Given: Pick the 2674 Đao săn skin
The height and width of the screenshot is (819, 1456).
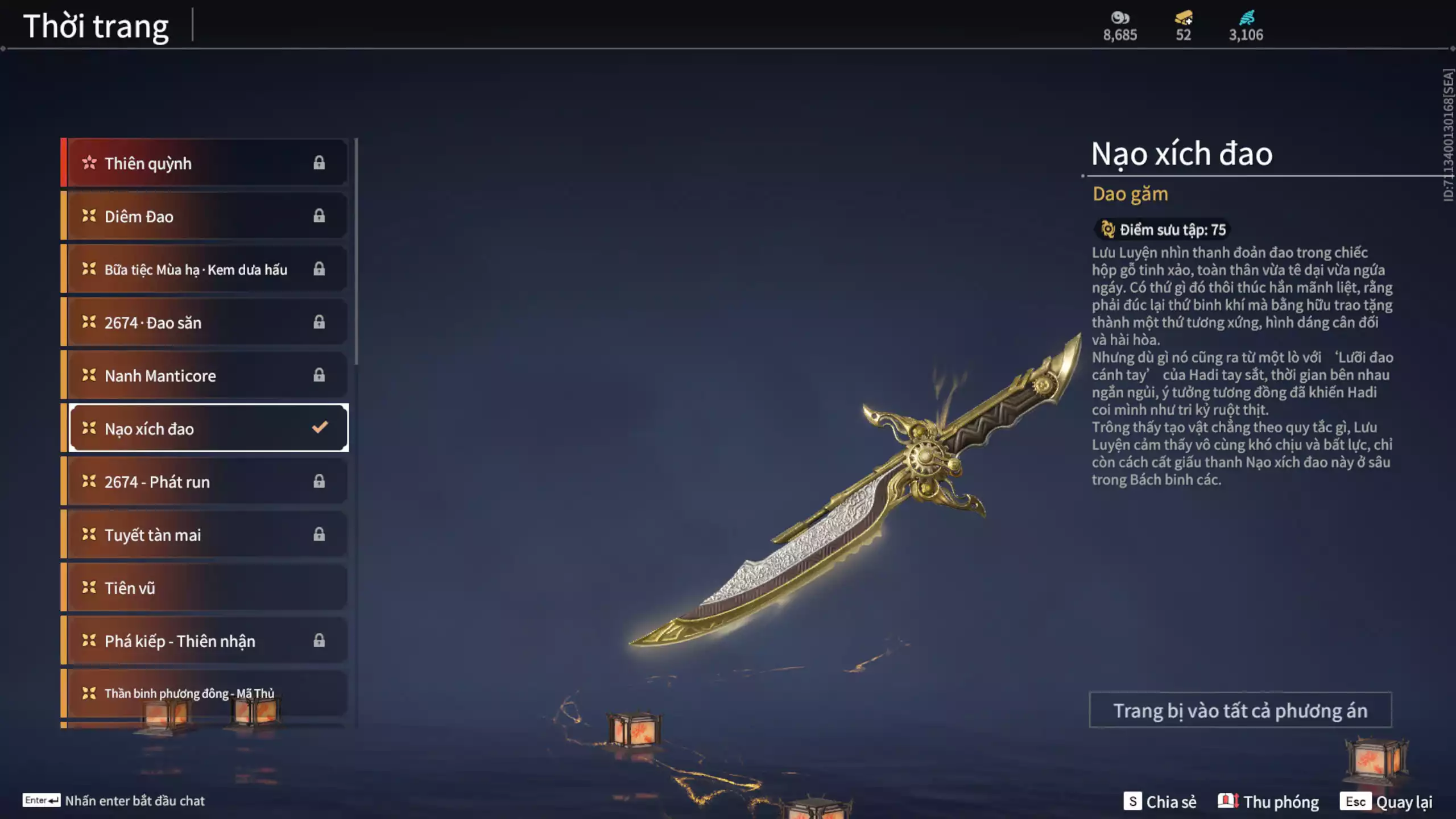Looking at the screenshot, I should coord(205,322).
